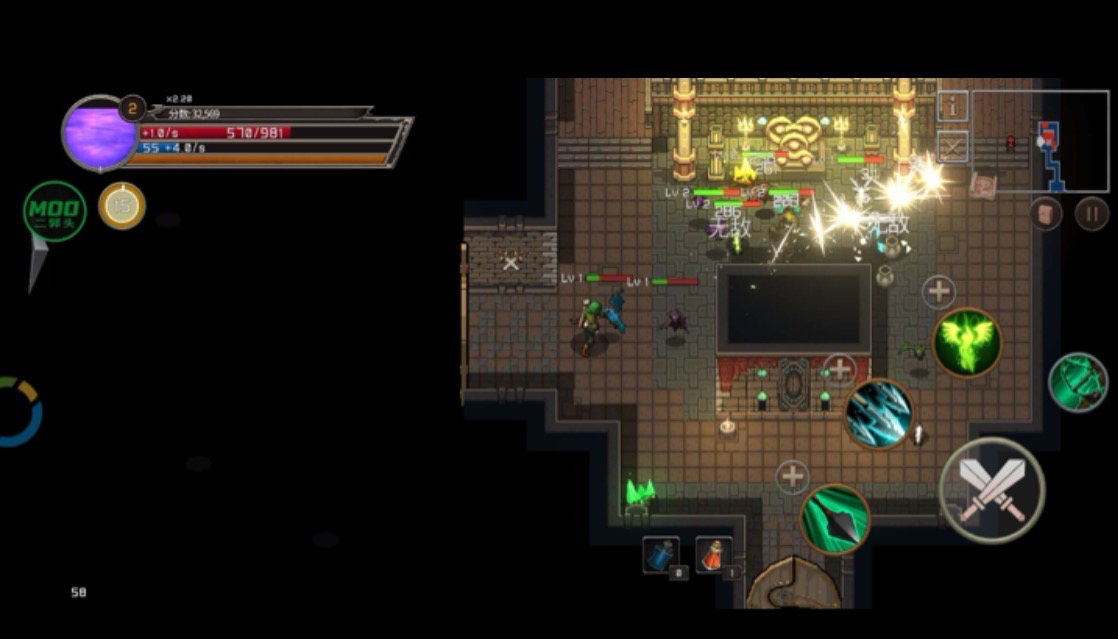The width and height of the screenshot is (1118, 639).
Task: Use the orange health potion
Action: pyautogui.click(x=713, y=556)
